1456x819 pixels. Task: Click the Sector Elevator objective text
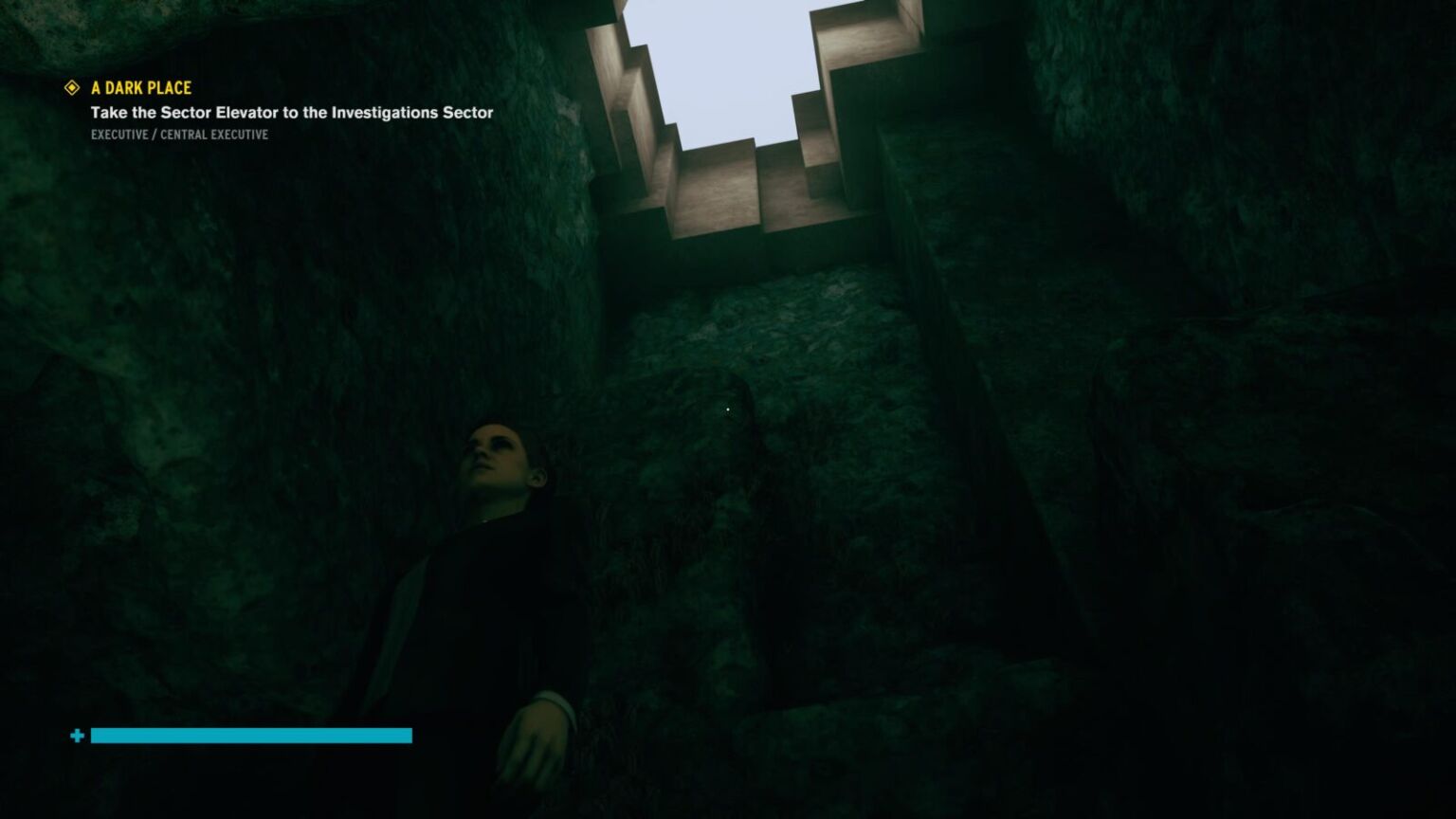click(x=291, y=112)
